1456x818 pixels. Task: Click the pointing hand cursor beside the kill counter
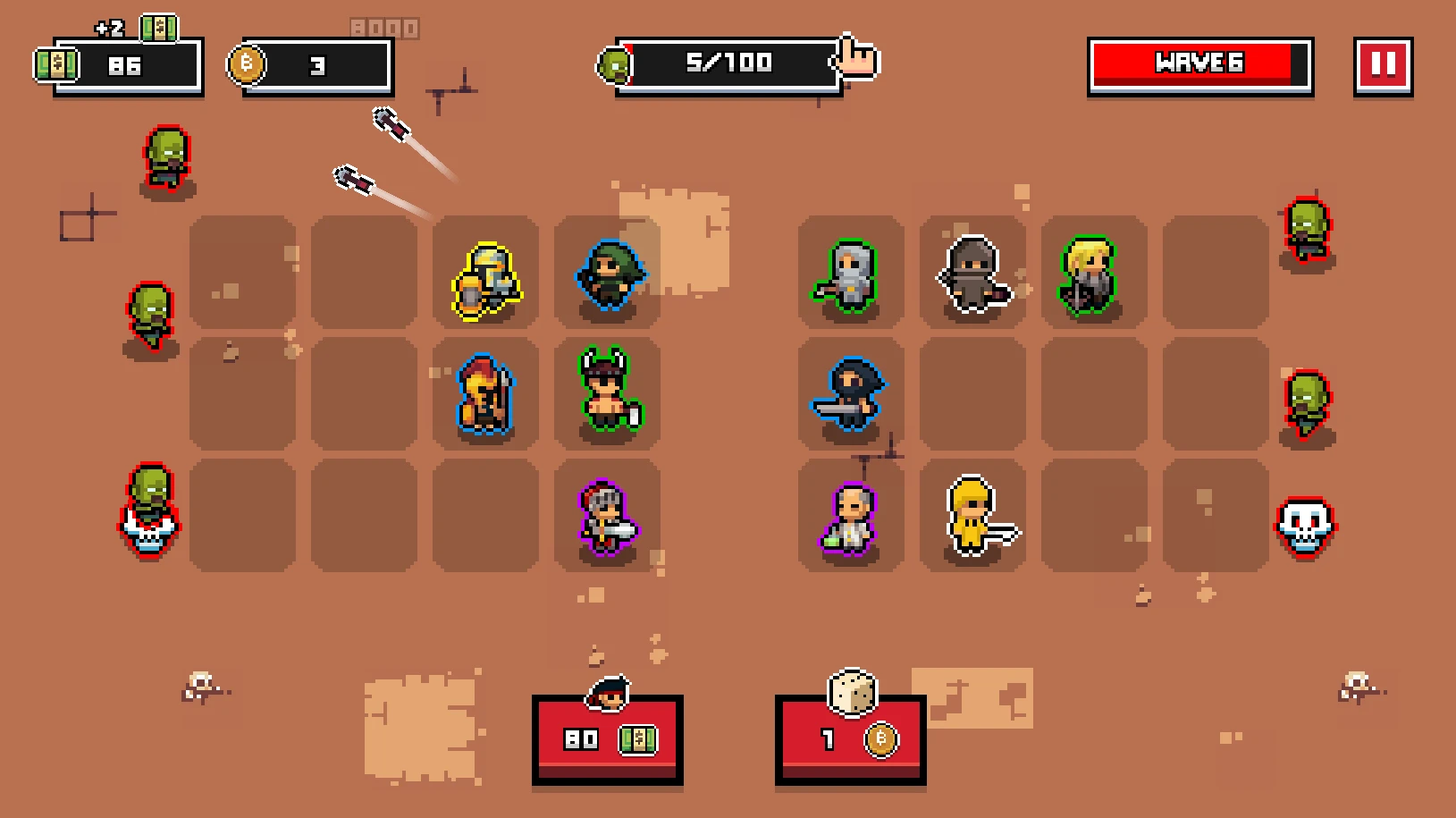click(x=855, y=59)
